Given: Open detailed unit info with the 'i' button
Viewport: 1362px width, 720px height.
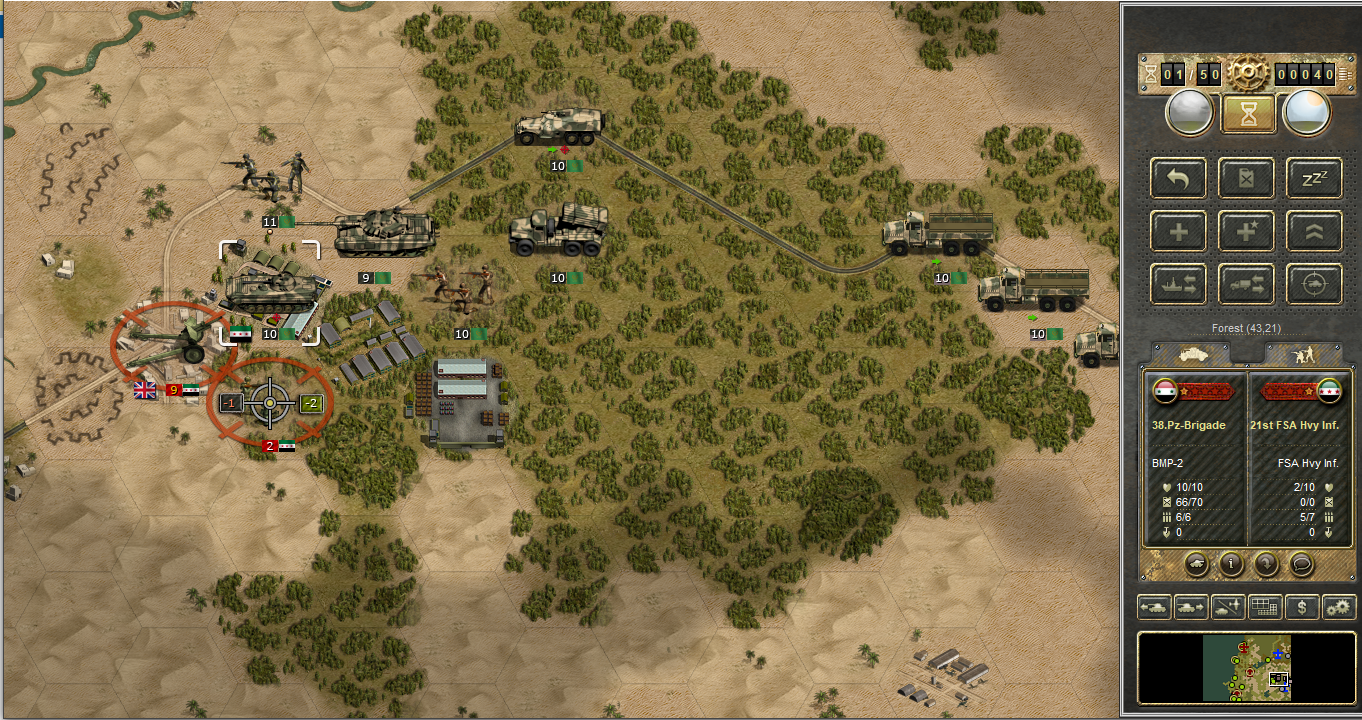Looking at the screenshot, I should click(1229, 563).
